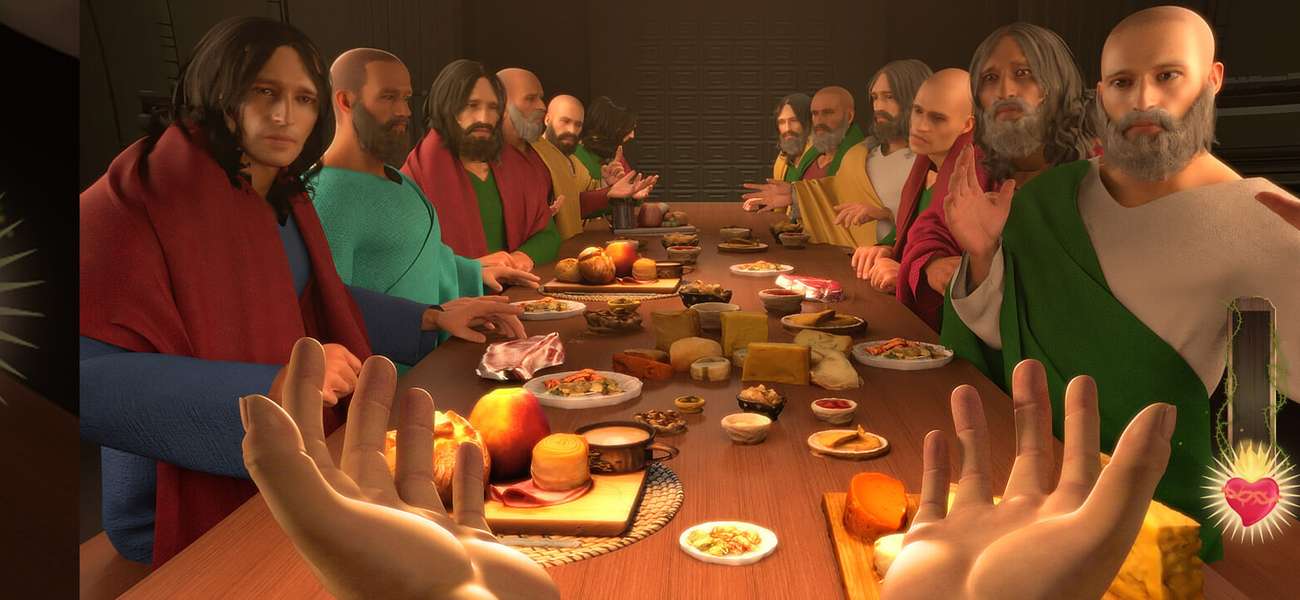Click the glowing sacred heart icon
The image size is (1300, 600).
(1250, 497)
